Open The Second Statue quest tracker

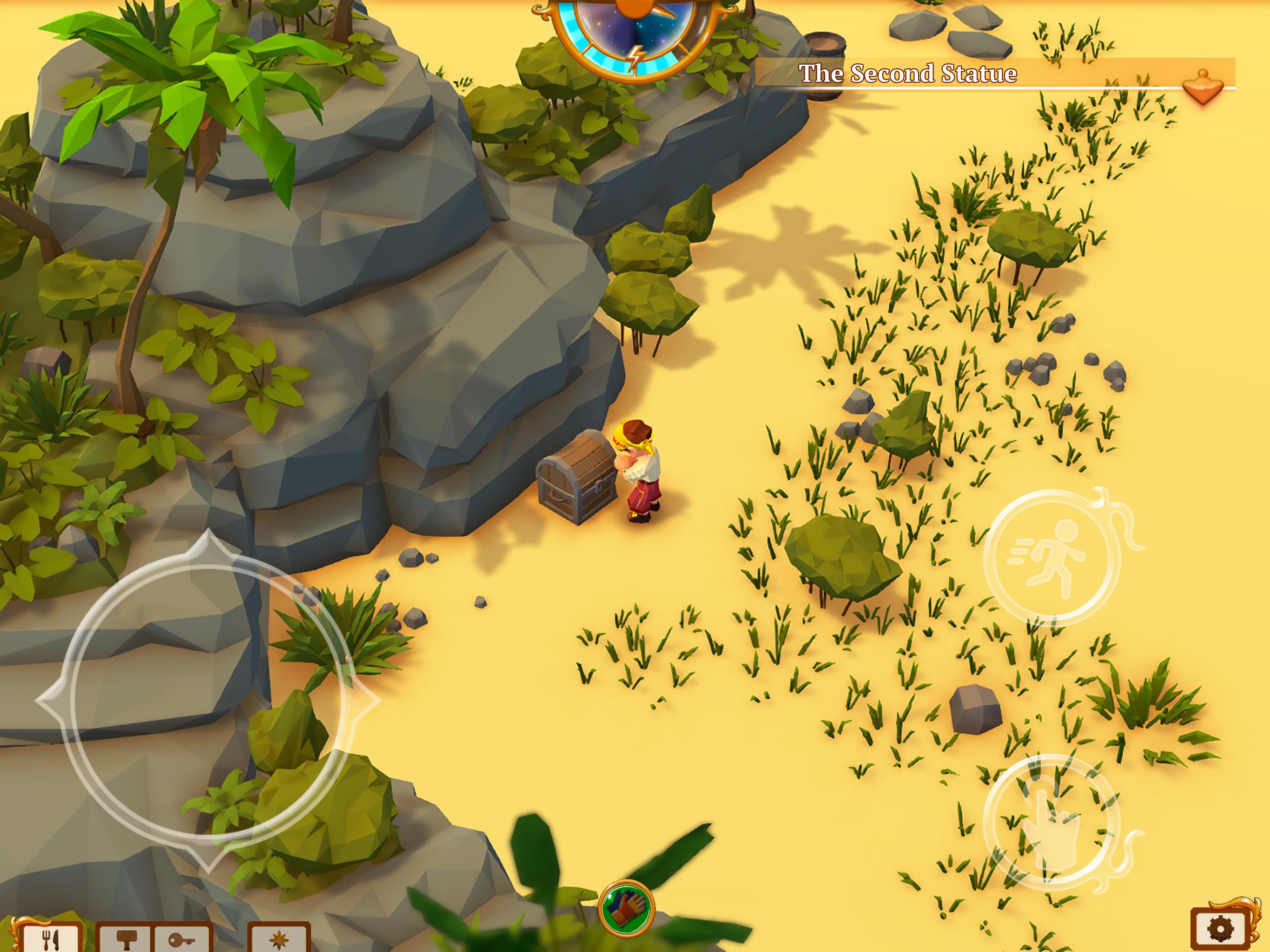(907, 73)
